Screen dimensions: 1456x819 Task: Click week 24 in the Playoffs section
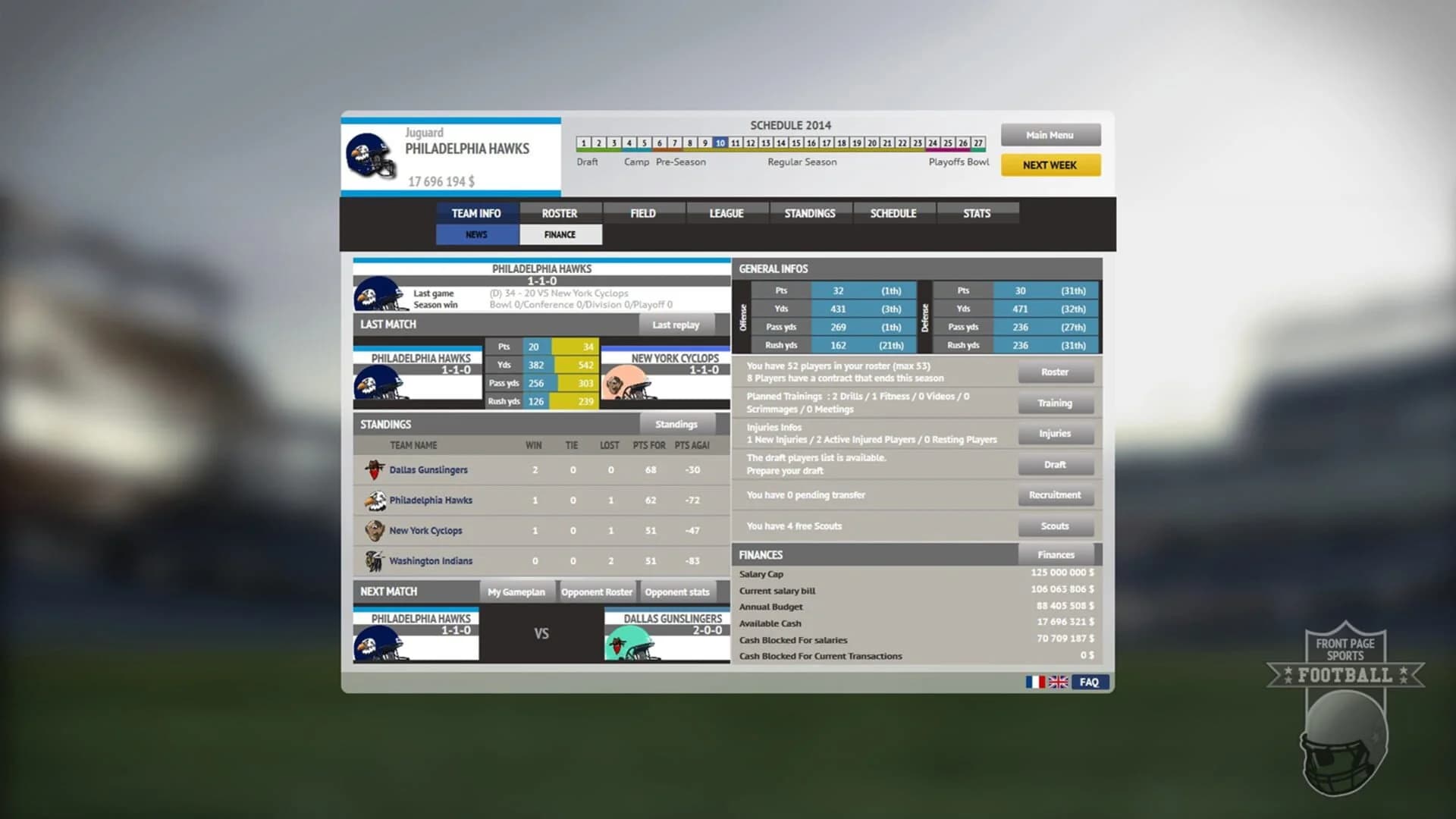(x=933, y=143)
